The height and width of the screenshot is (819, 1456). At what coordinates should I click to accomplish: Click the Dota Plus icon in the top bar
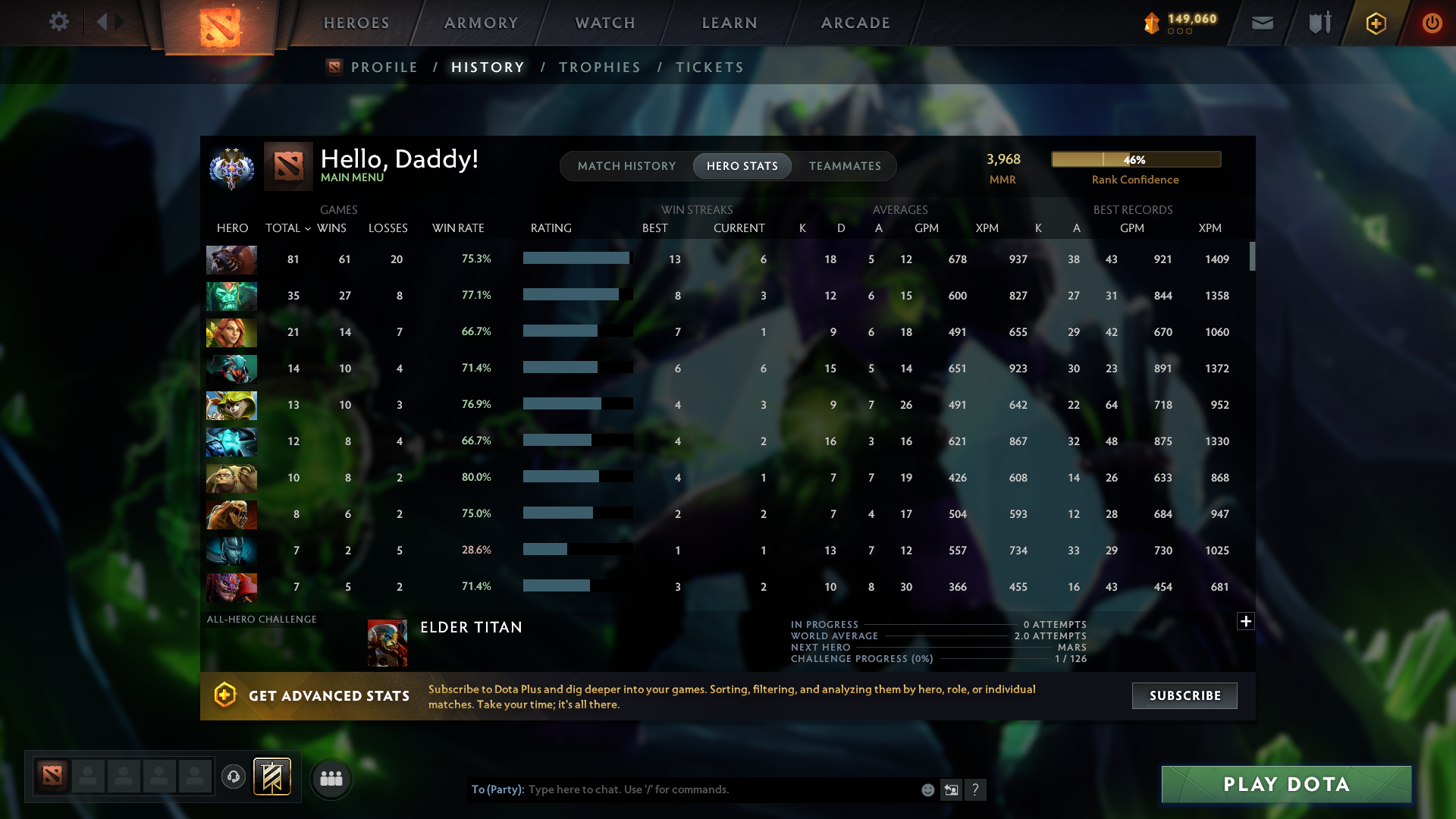pyautogui.click(x=1375, y=23)
